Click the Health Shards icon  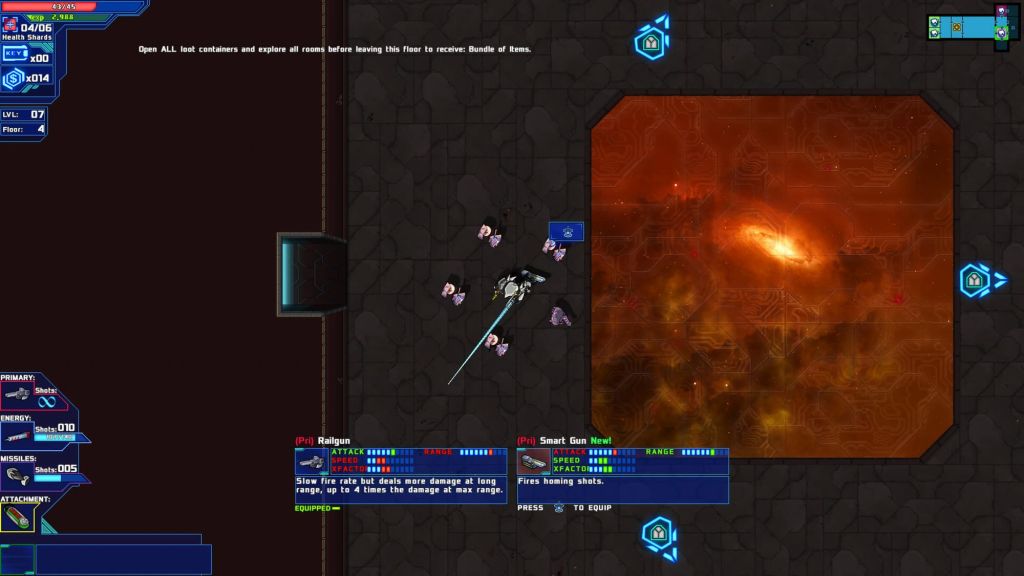tap(9, 26)
